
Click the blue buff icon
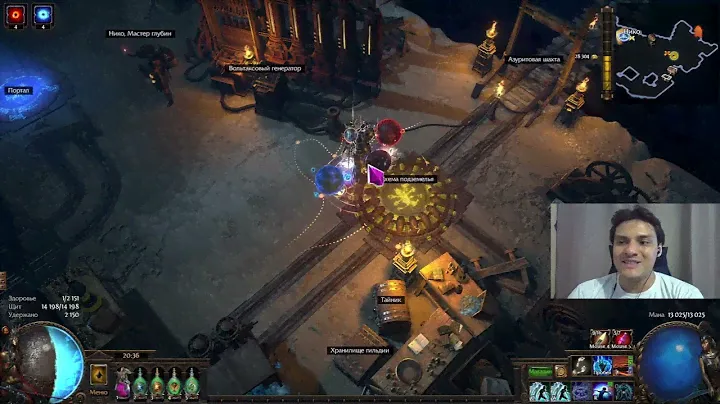pos(42,15)
